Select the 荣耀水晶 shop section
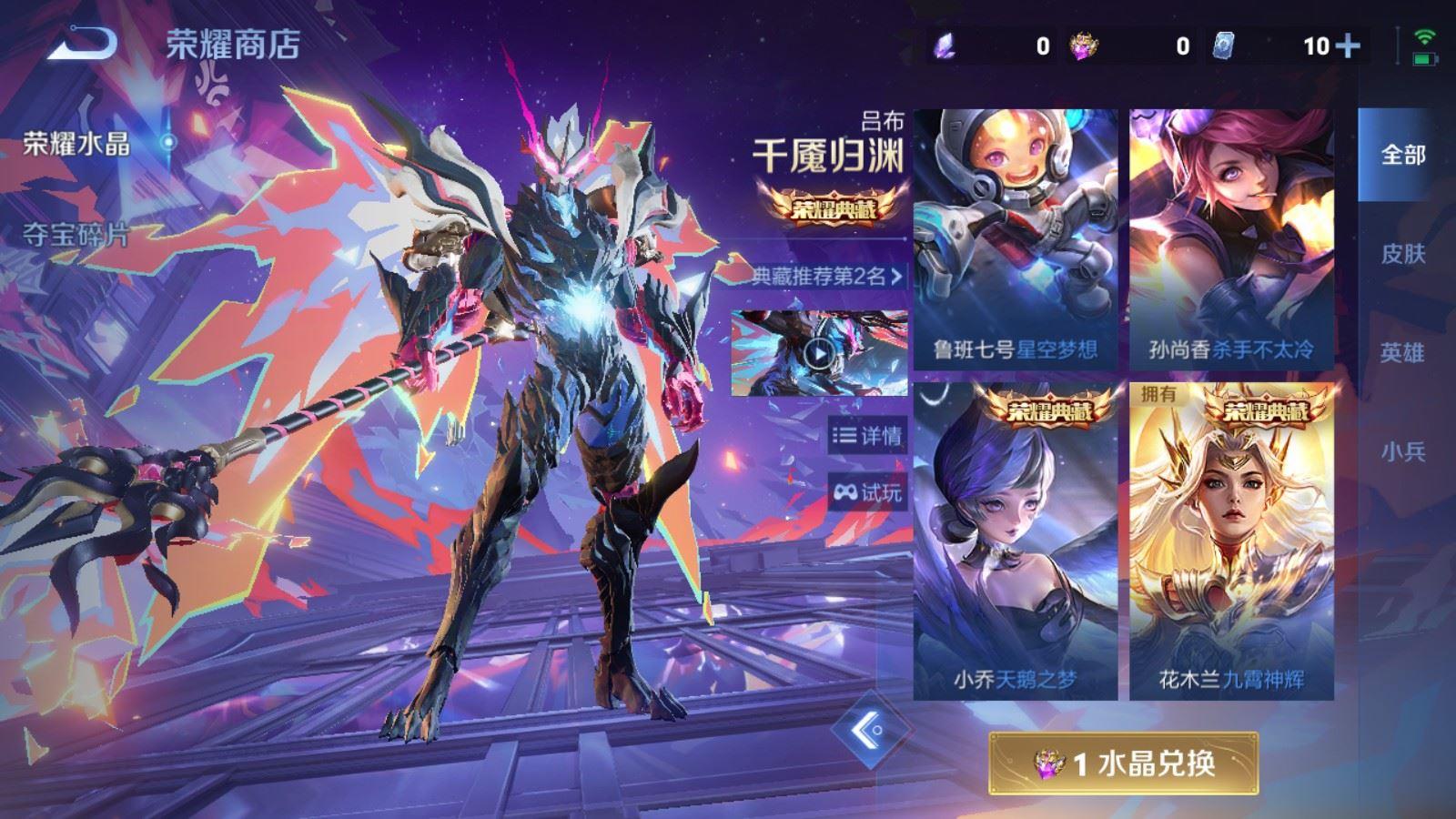This screenshot has width=1456, height=819. (x=77, y=144)
